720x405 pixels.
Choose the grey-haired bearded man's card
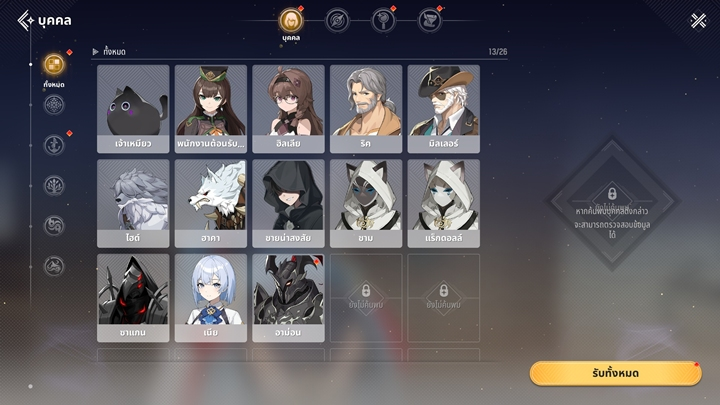366,108
